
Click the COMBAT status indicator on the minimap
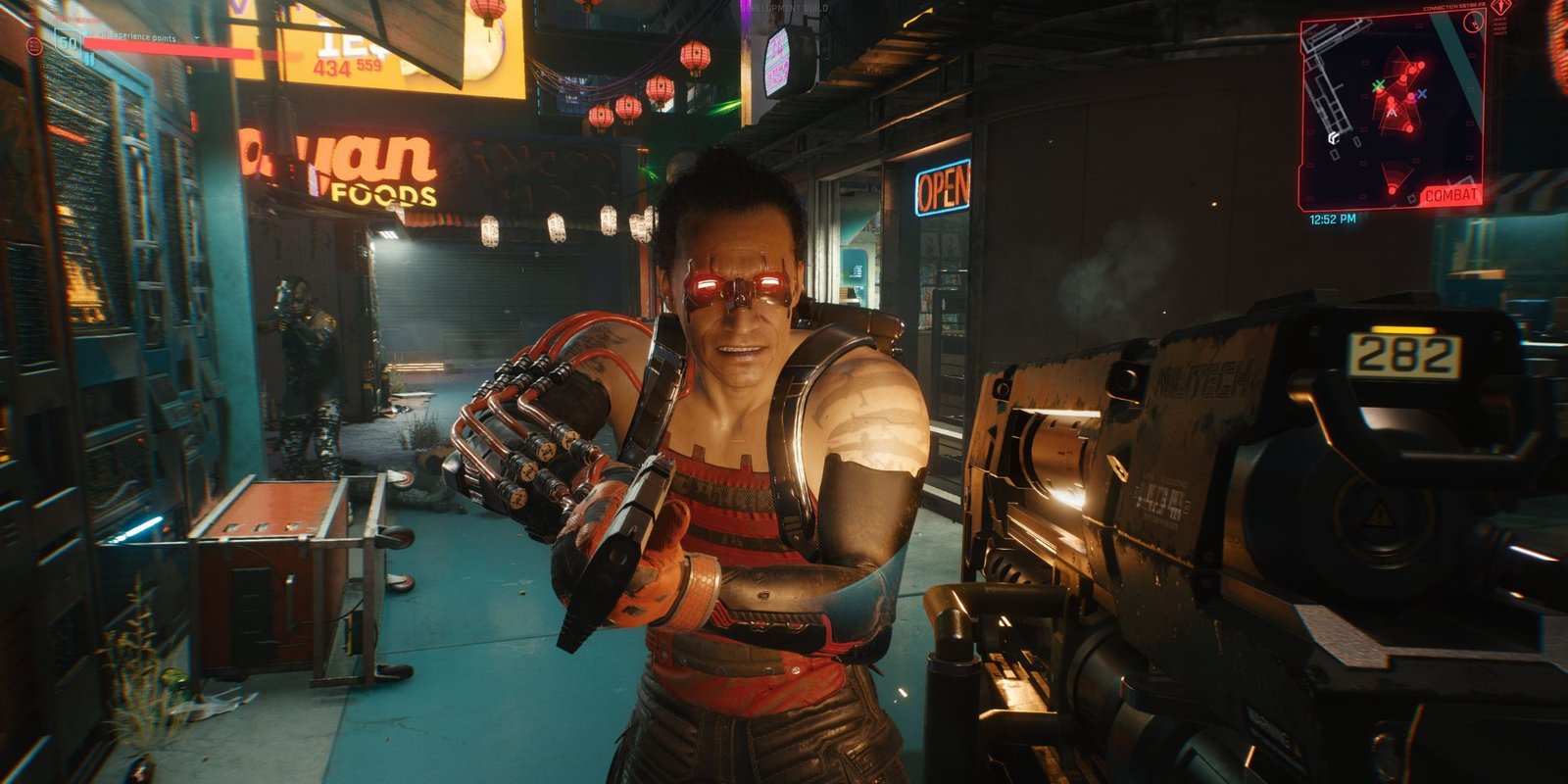(x=1452, y=193)
